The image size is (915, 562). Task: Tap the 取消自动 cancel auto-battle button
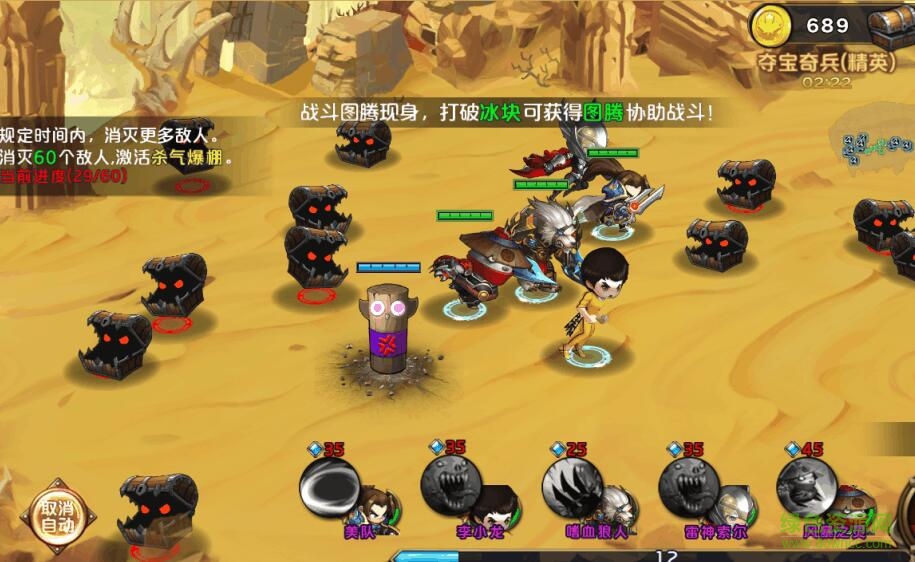pos(57,517)
